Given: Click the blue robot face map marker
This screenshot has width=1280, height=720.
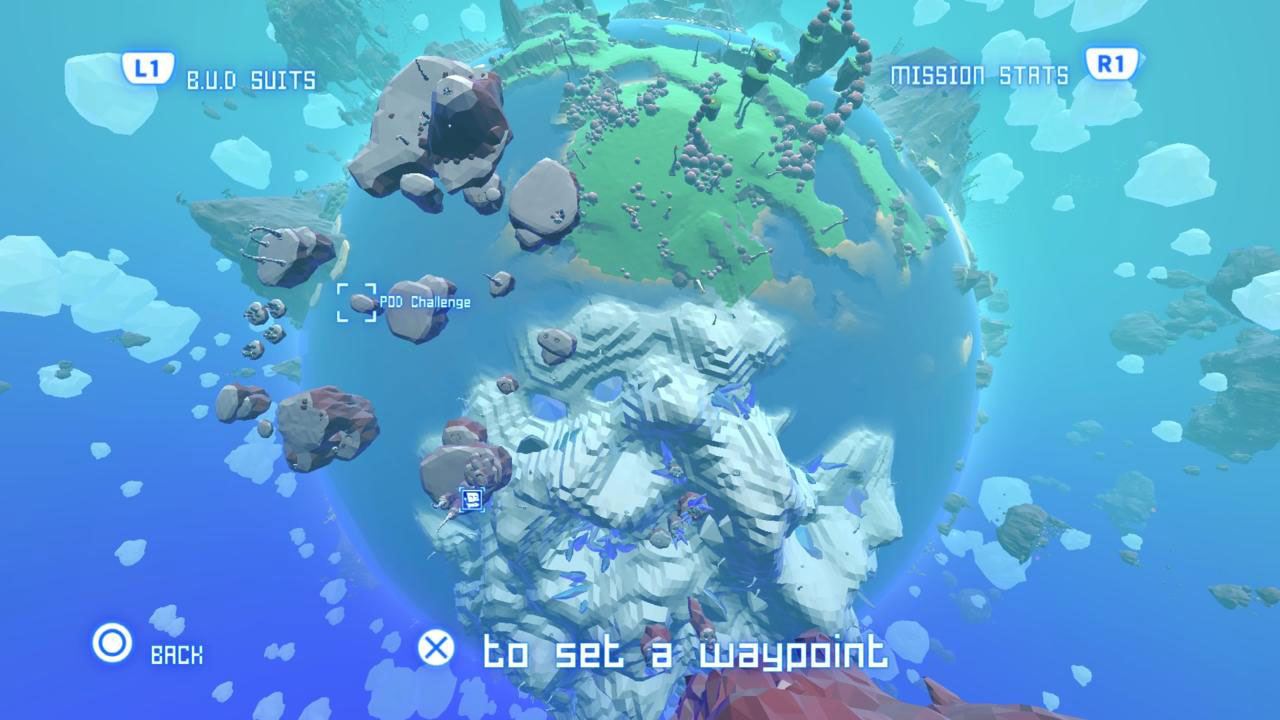Looking at the screenshot, I should (472, 498).
